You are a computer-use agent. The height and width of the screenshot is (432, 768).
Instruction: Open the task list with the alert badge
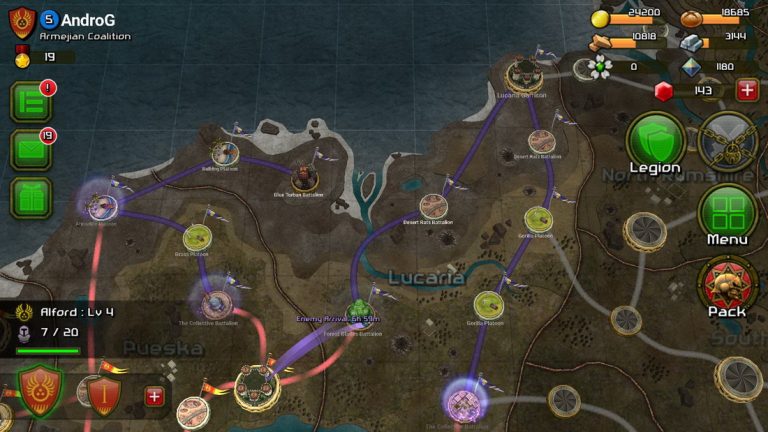(30, 103)
